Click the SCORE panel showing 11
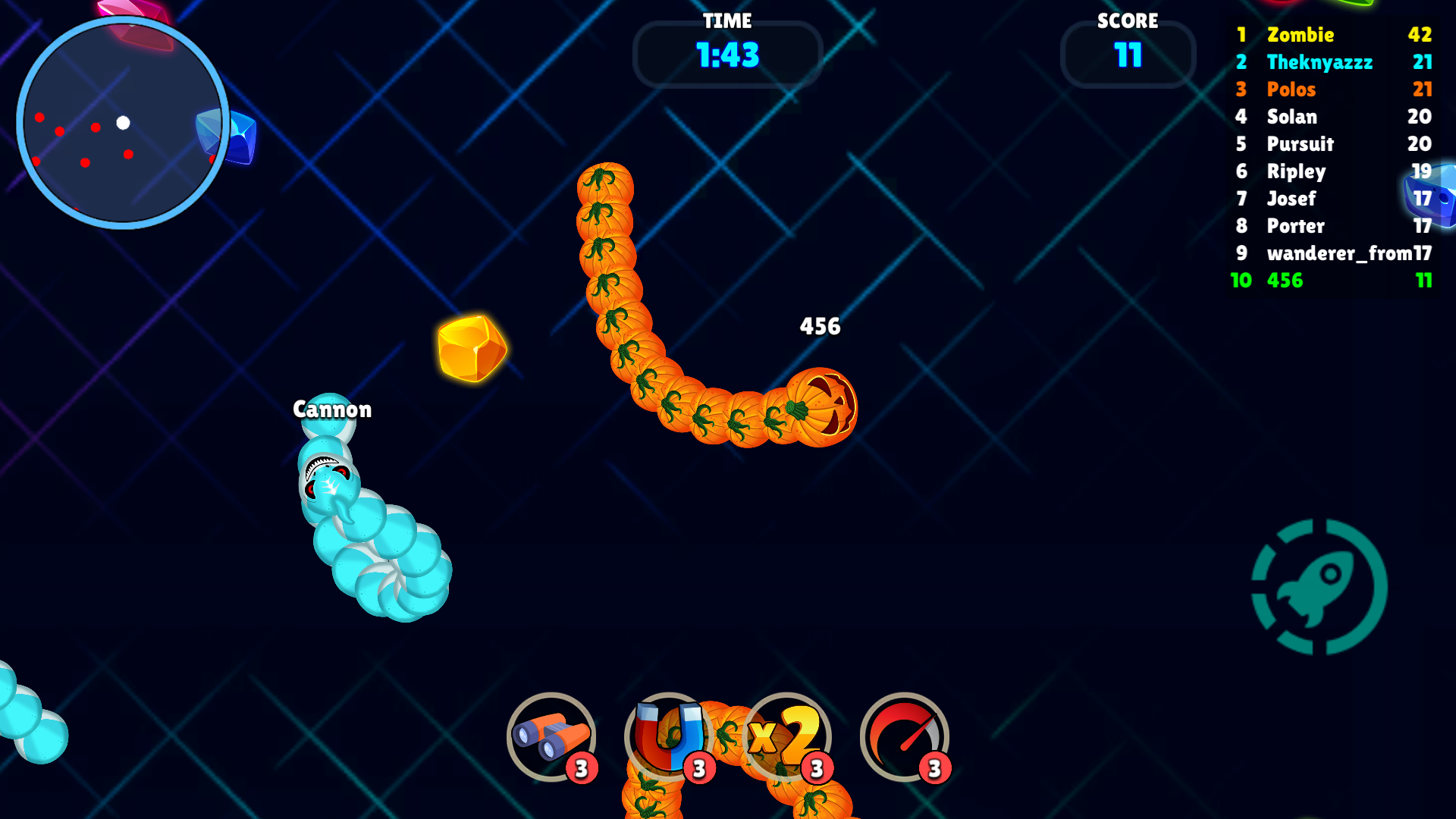Screen dimensions: 1456x819 [1128, 55]
